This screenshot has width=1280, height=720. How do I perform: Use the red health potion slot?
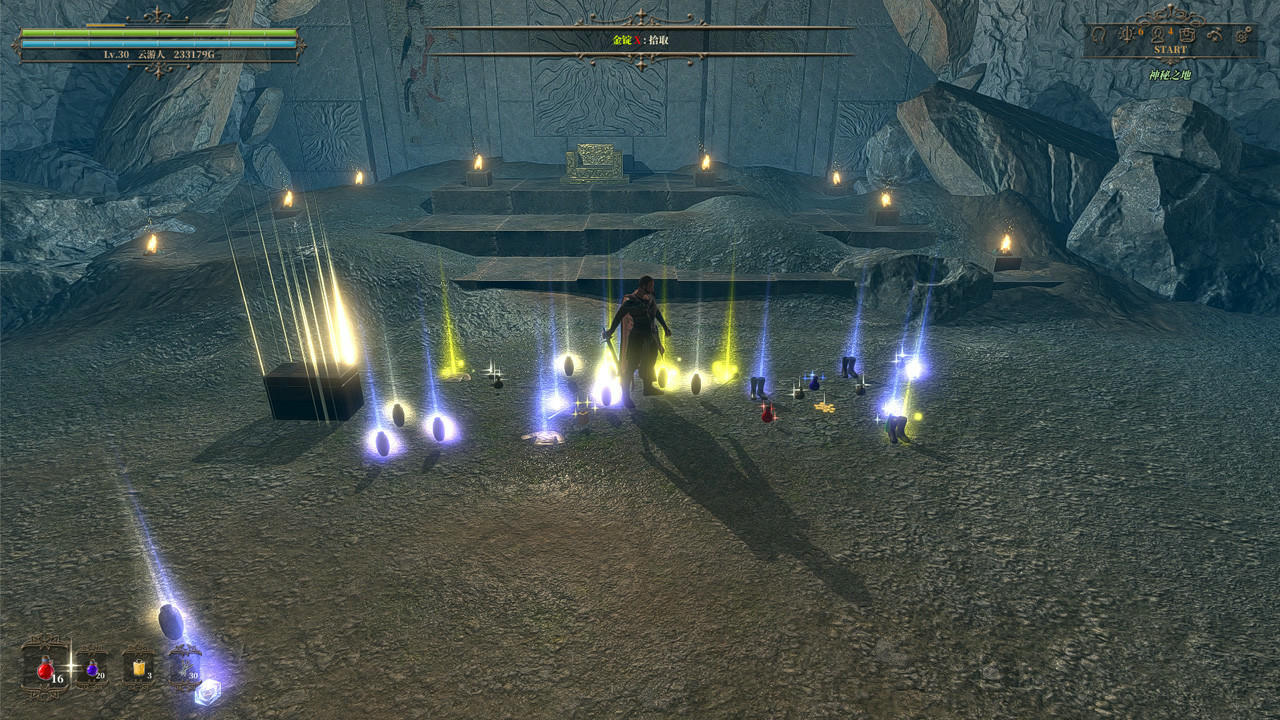click(x=46, y=669)
